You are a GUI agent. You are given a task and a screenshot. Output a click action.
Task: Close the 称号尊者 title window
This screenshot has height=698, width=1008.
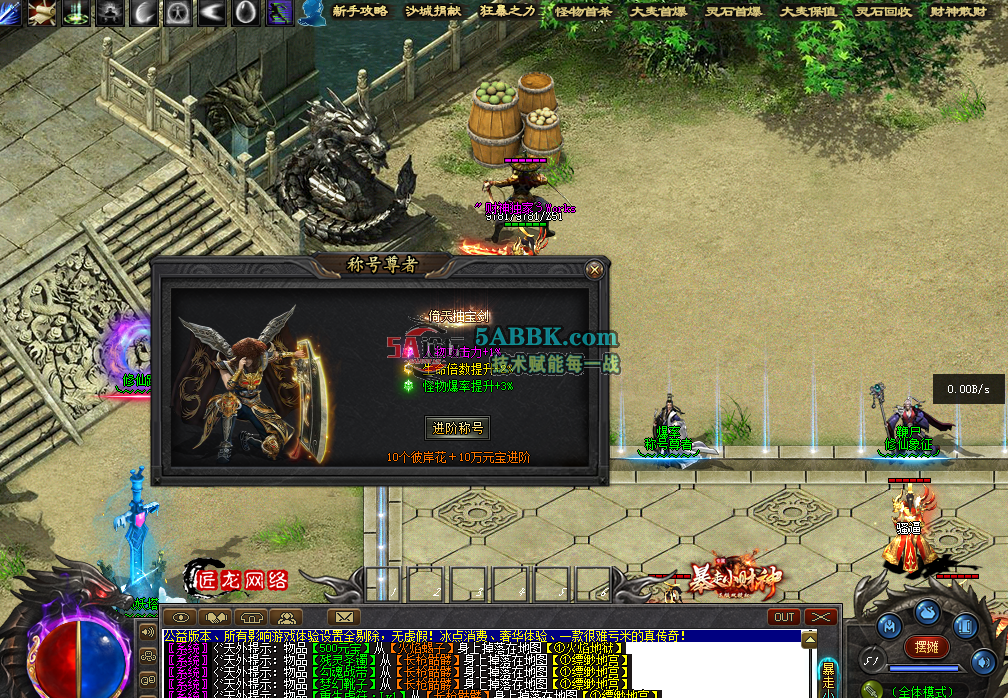(x=595, y=269)
